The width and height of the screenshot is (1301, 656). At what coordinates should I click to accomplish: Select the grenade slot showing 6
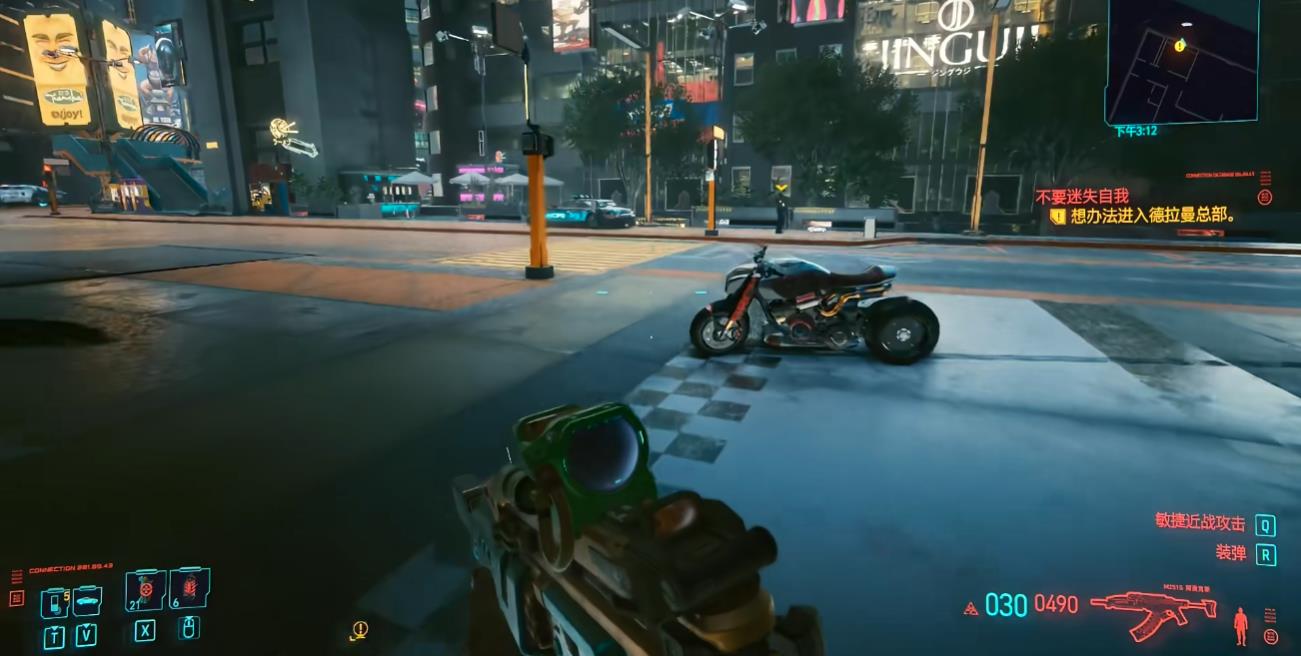(189, 589)
